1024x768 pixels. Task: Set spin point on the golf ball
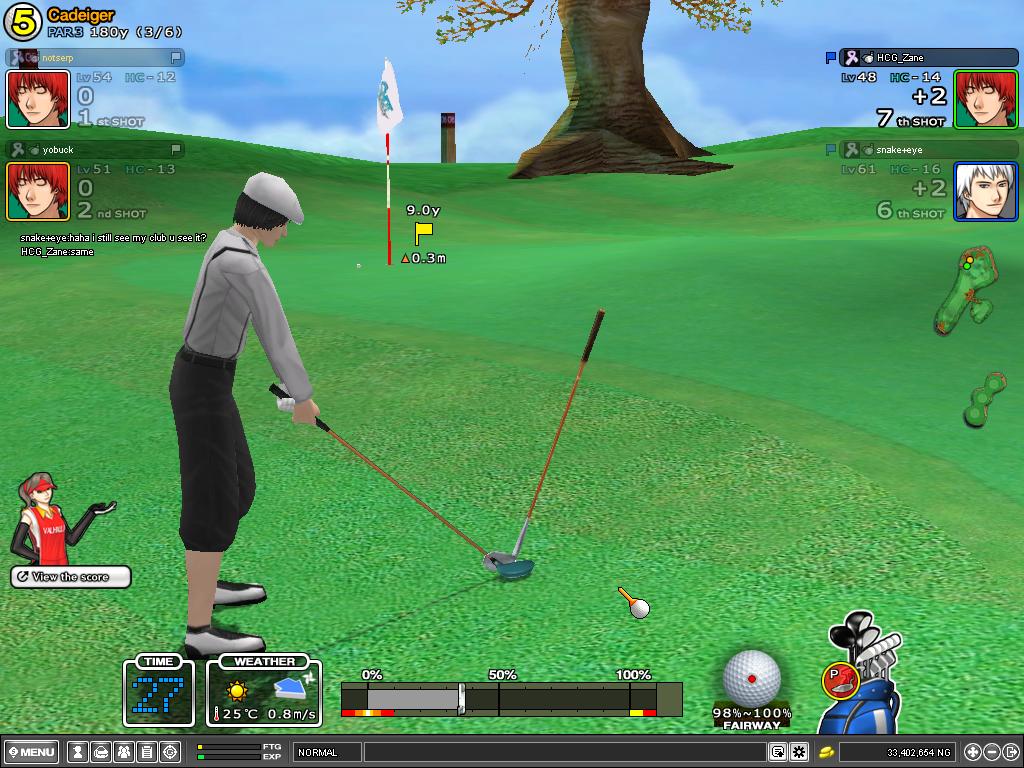tap(752, 679)
